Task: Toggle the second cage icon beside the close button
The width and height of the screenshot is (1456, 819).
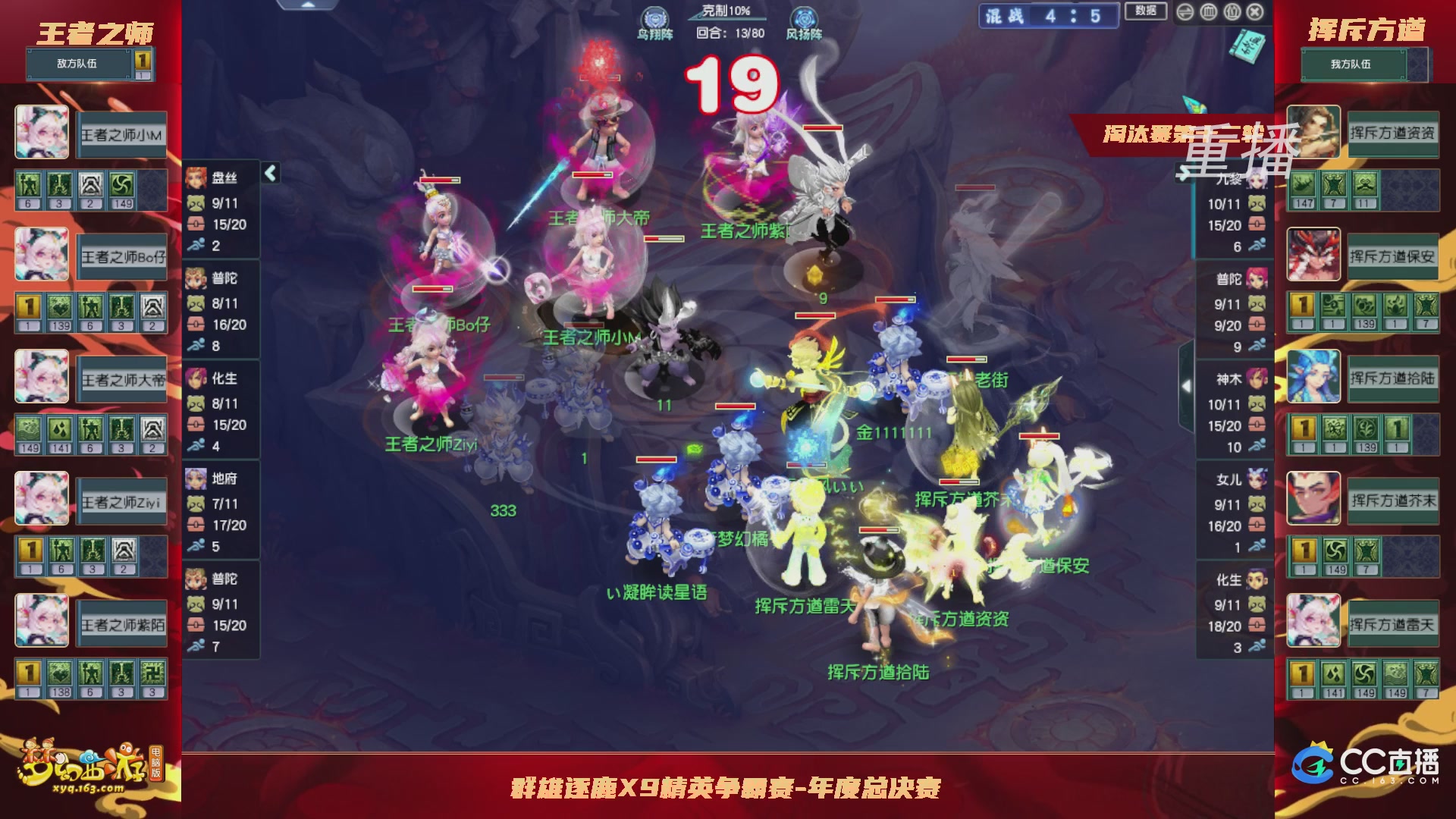Action: pyautogui.click(x=1232, y=11)
